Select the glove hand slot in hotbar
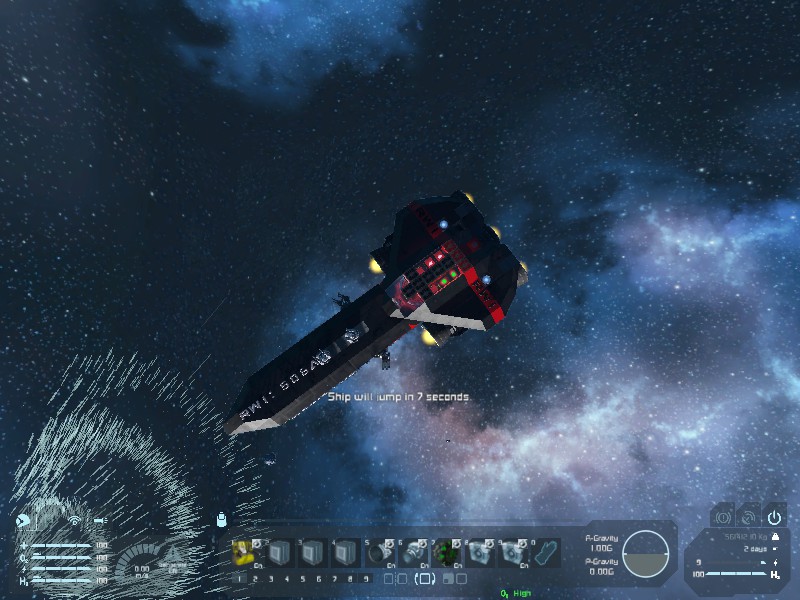This screenshot has height=600, width=800. (547, 552)
